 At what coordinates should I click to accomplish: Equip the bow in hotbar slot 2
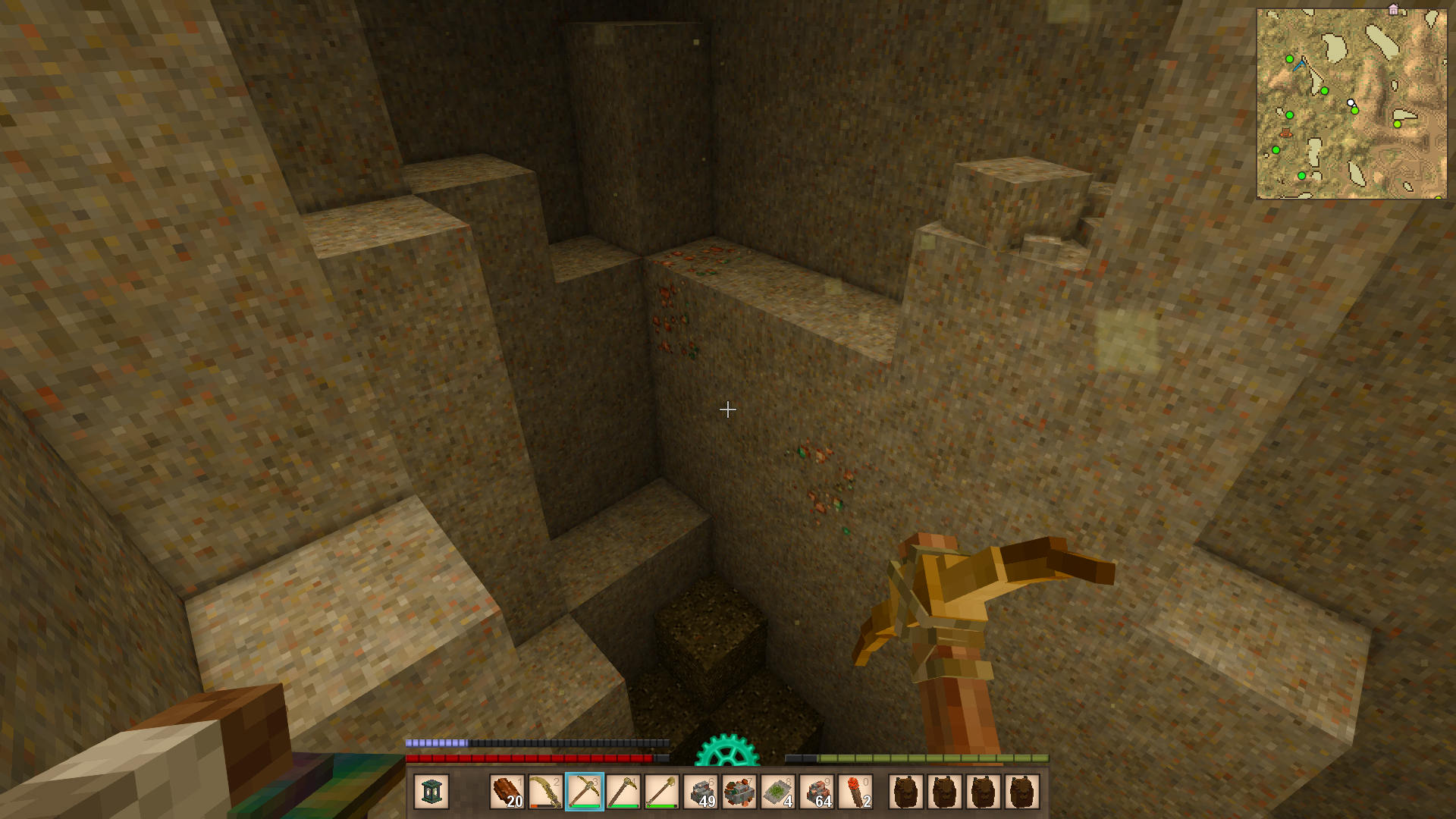click(545, 792)
